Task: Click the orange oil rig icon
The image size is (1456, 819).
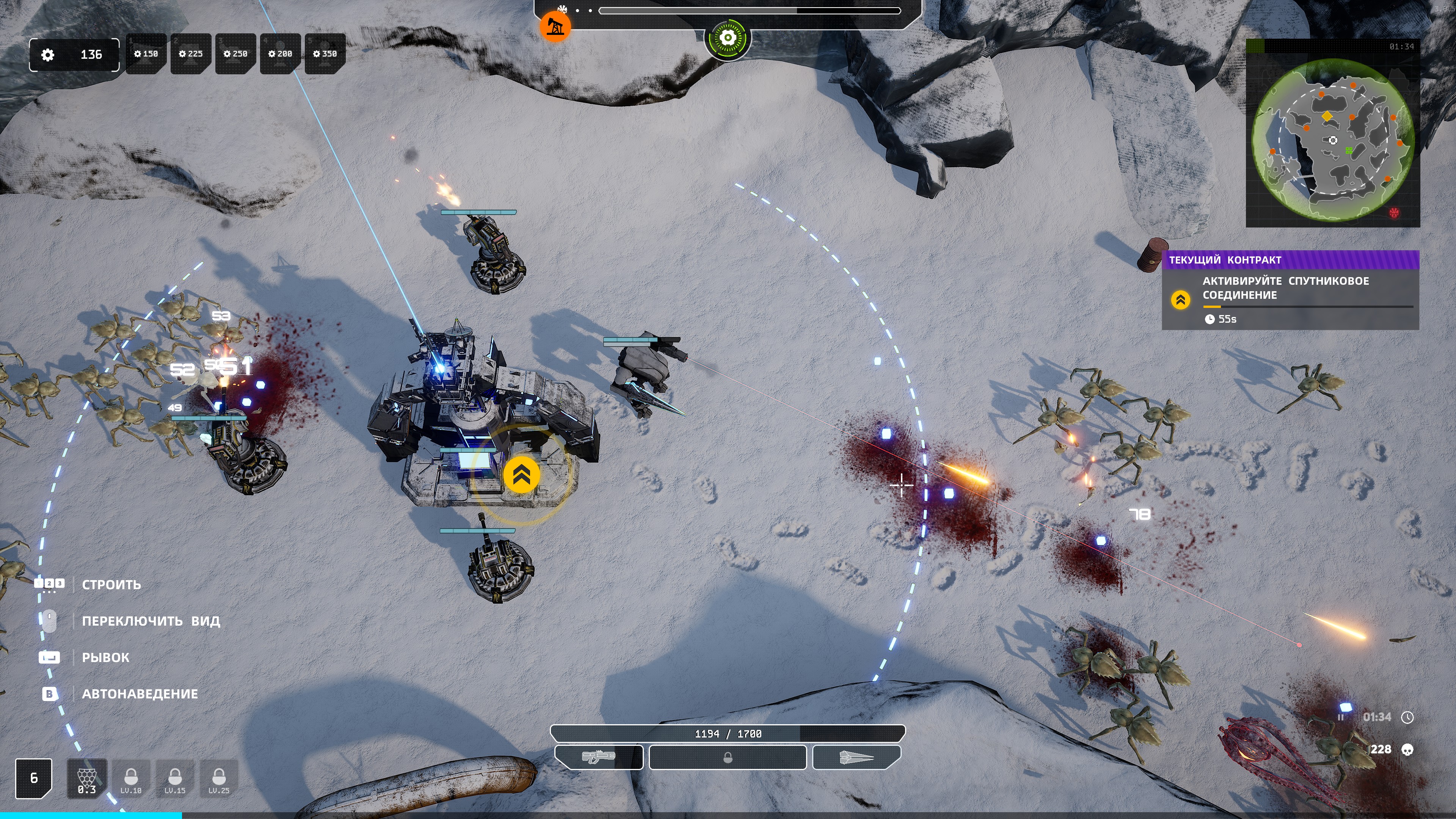Action: coord(555,27)
